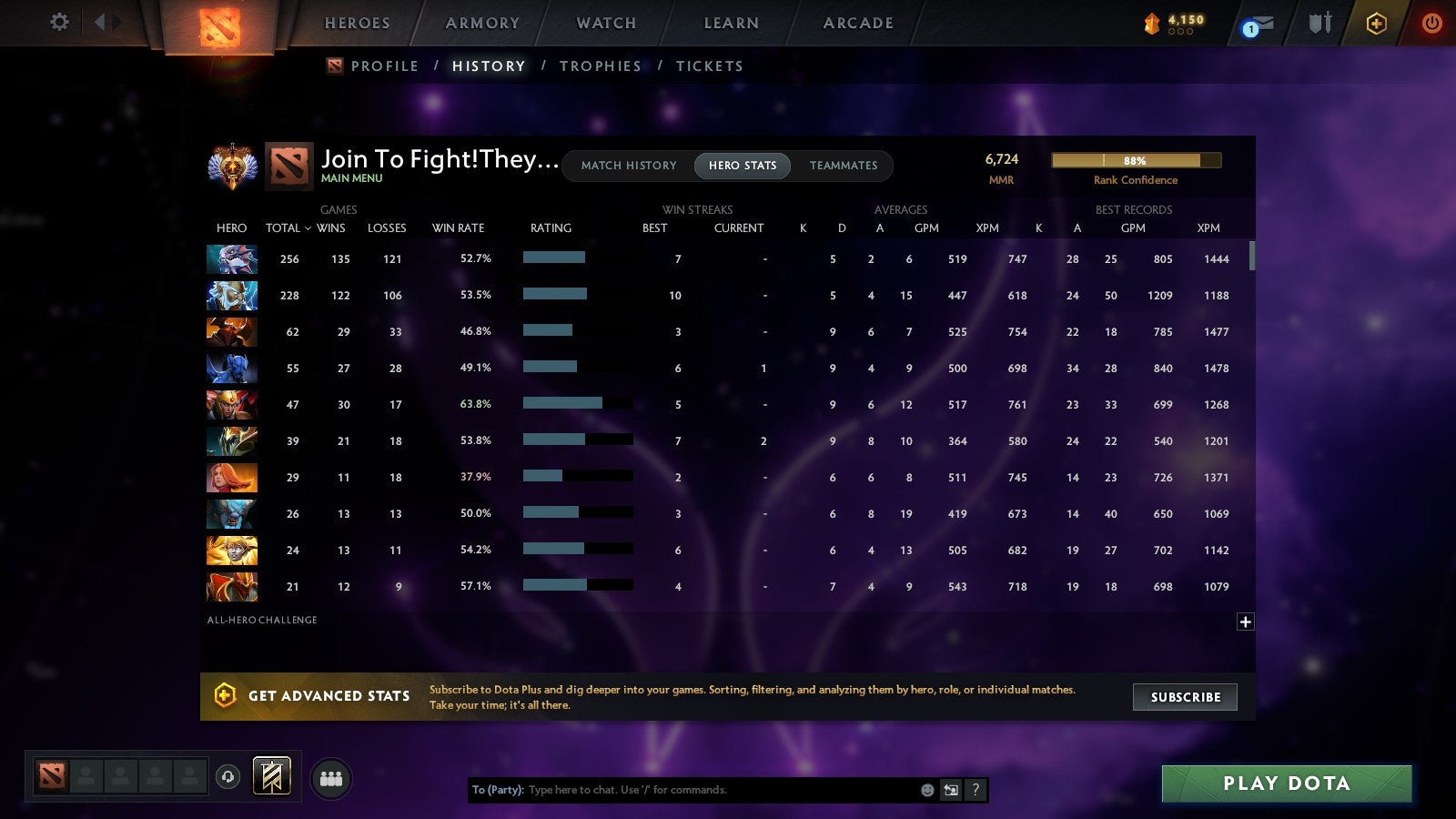Open the settings gear icon

[x=59, y=23]
